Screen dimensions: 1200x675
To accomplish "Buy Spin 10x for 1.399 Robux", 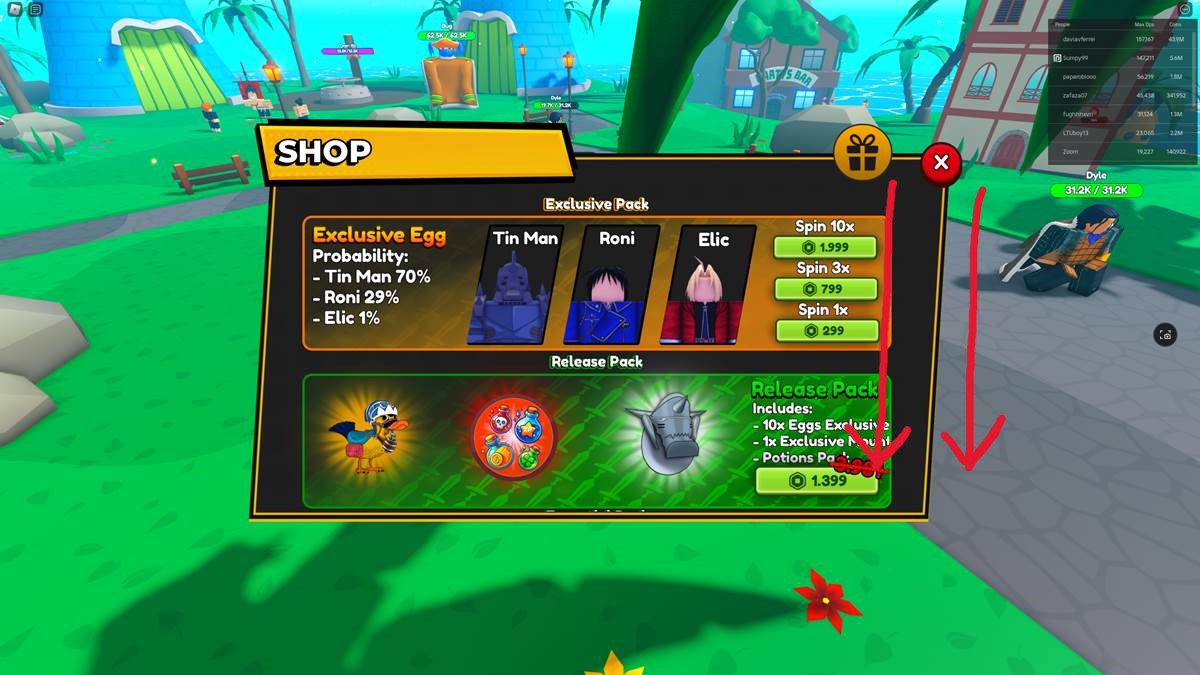I will click(825, 247).
